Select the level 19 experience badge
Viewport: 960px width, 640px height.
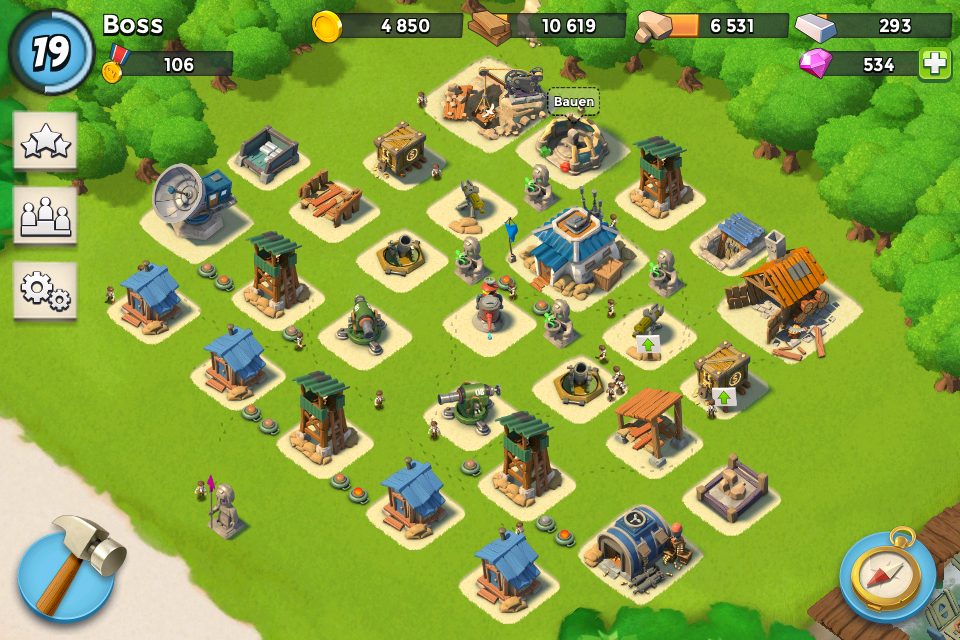pos(50,52)
